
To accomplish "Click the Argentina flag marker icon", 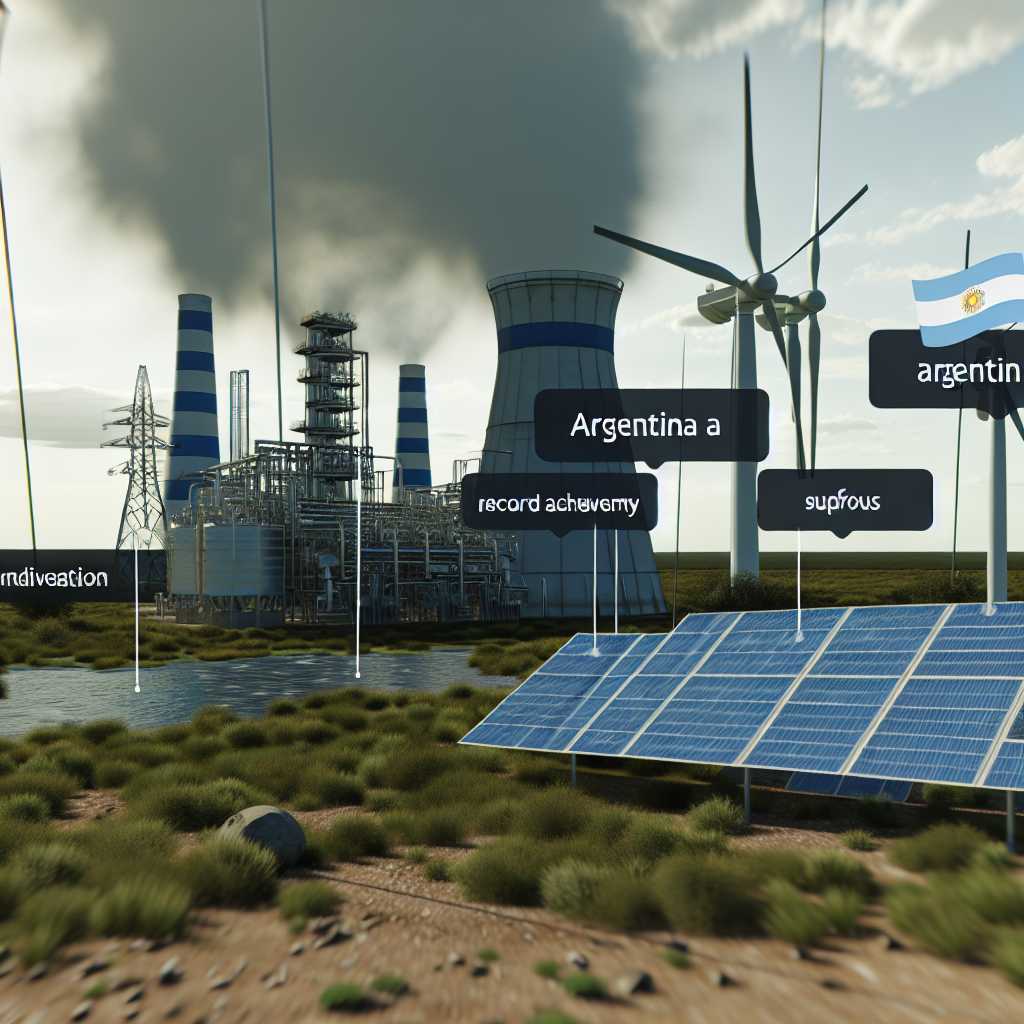I will pyautogui.click(x=968, y=297).
